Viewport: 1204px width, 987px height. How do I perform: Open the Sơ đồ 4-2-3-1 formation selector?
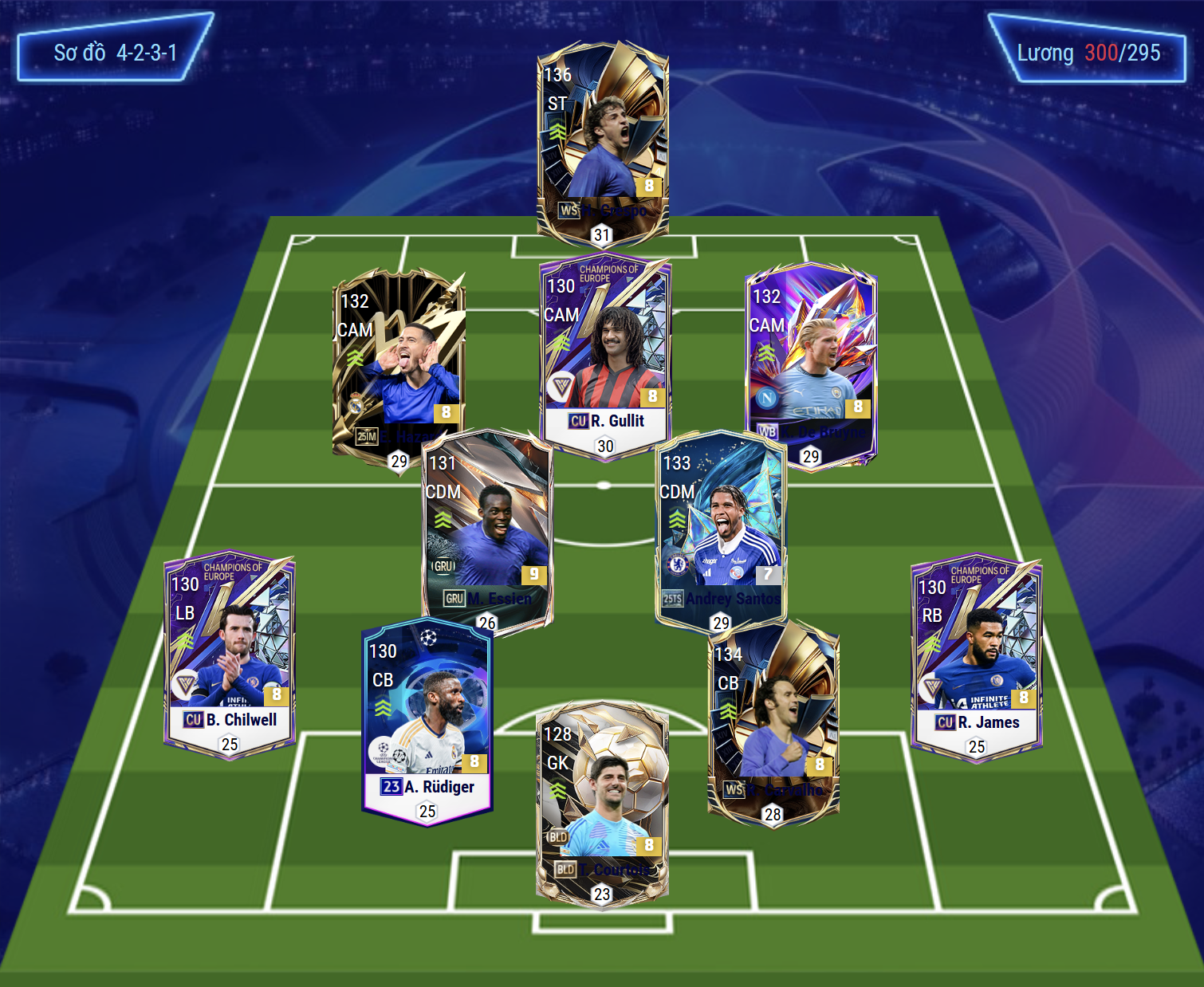[115, 53]
